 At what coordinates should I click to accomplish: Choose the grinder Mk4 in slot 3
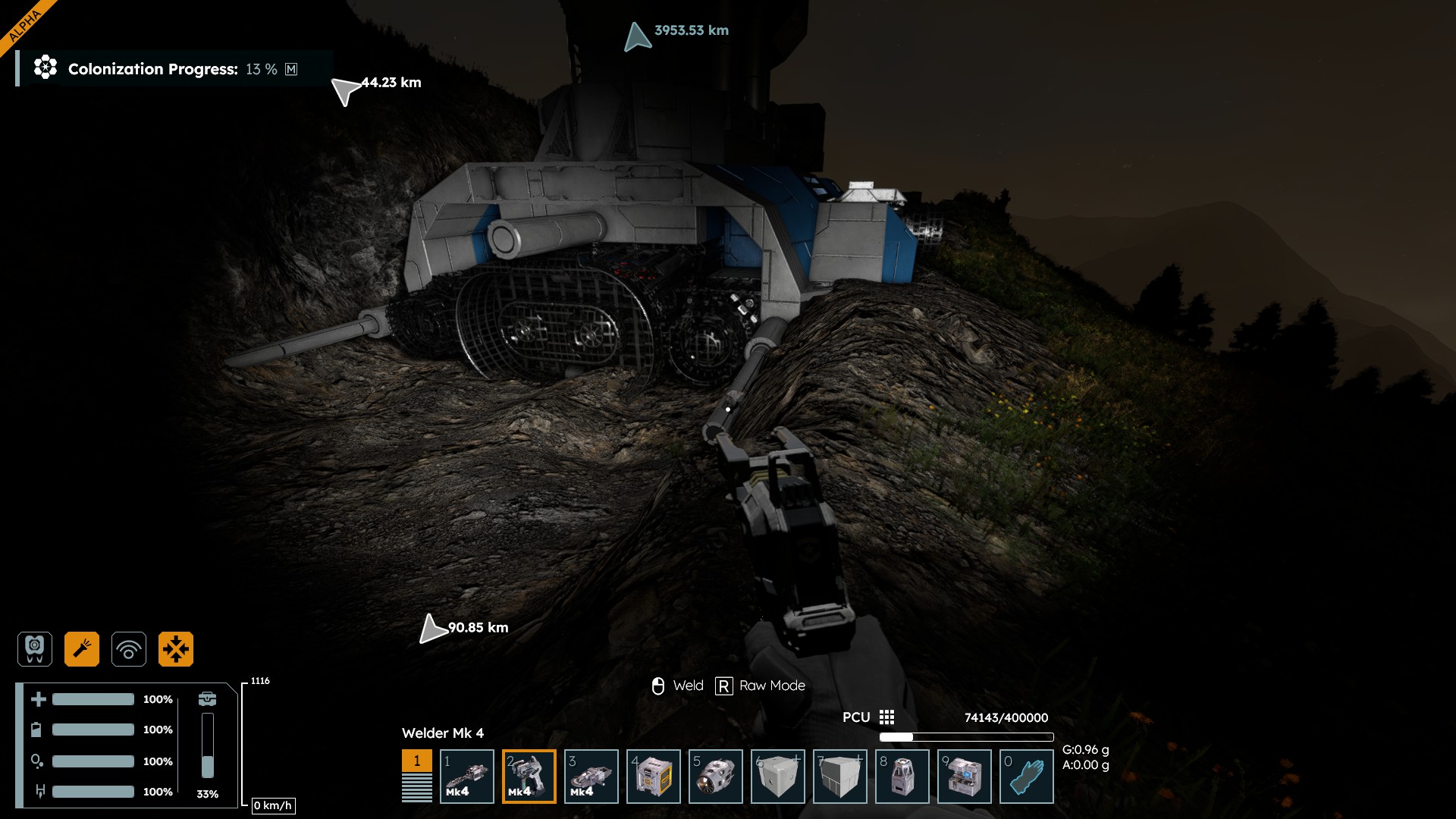(591, 776)
